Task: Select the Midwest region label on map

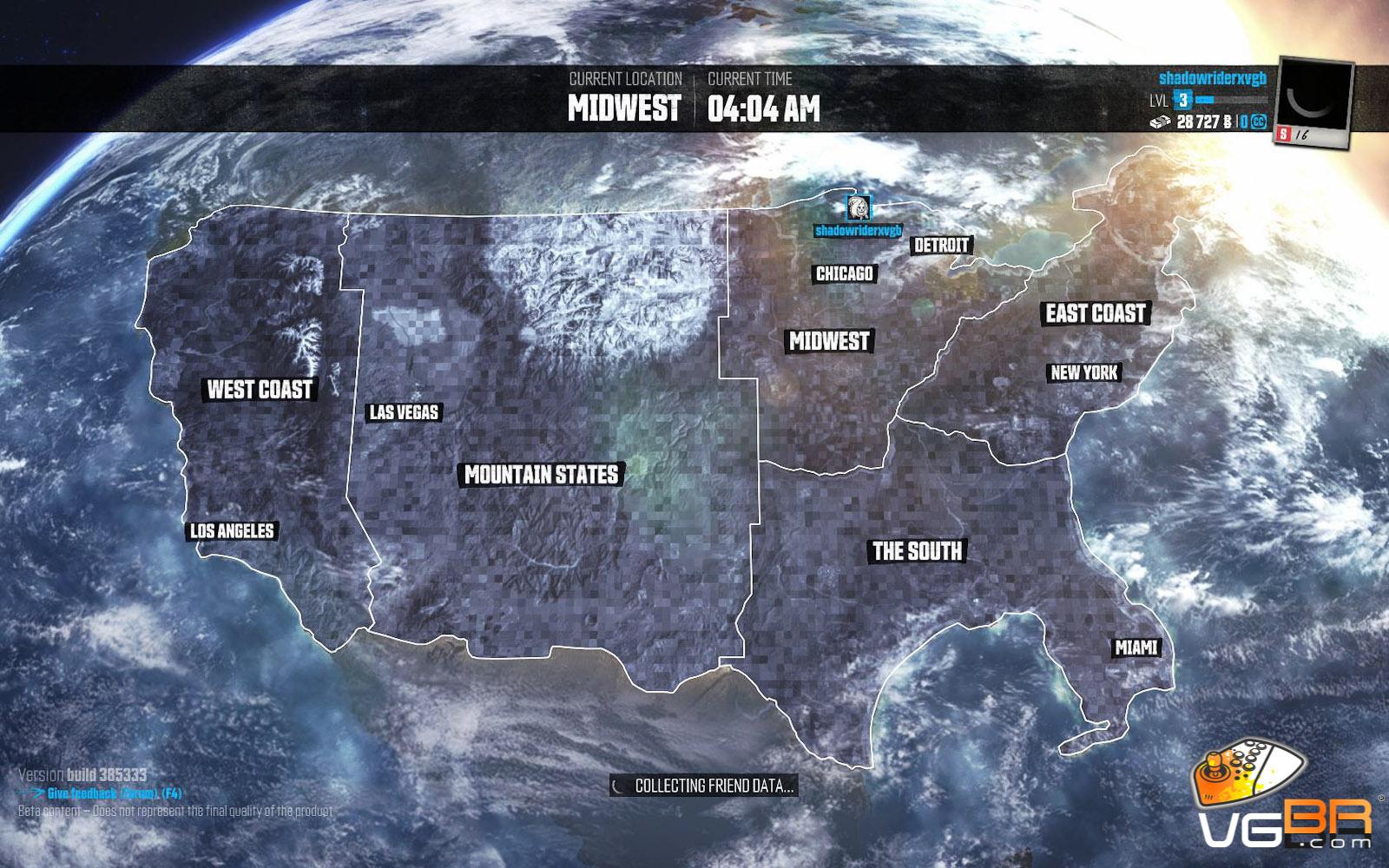Action: [829, 341]
